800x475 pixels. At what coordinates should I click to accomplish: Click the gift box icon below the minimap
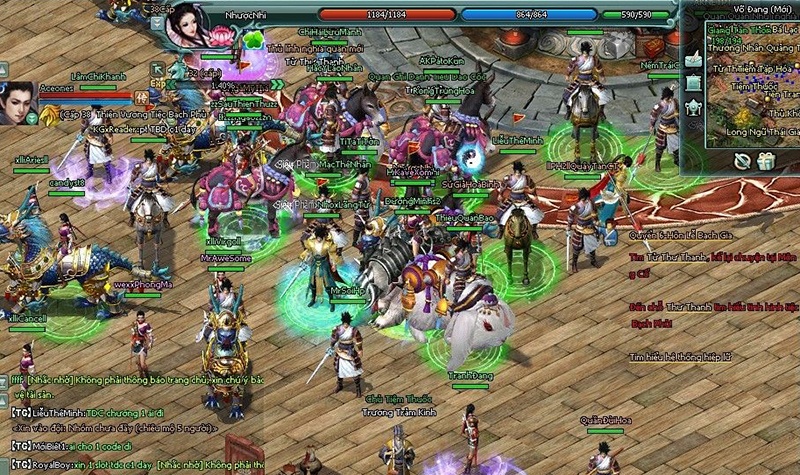pyautogui.click(x=766, y=161)
